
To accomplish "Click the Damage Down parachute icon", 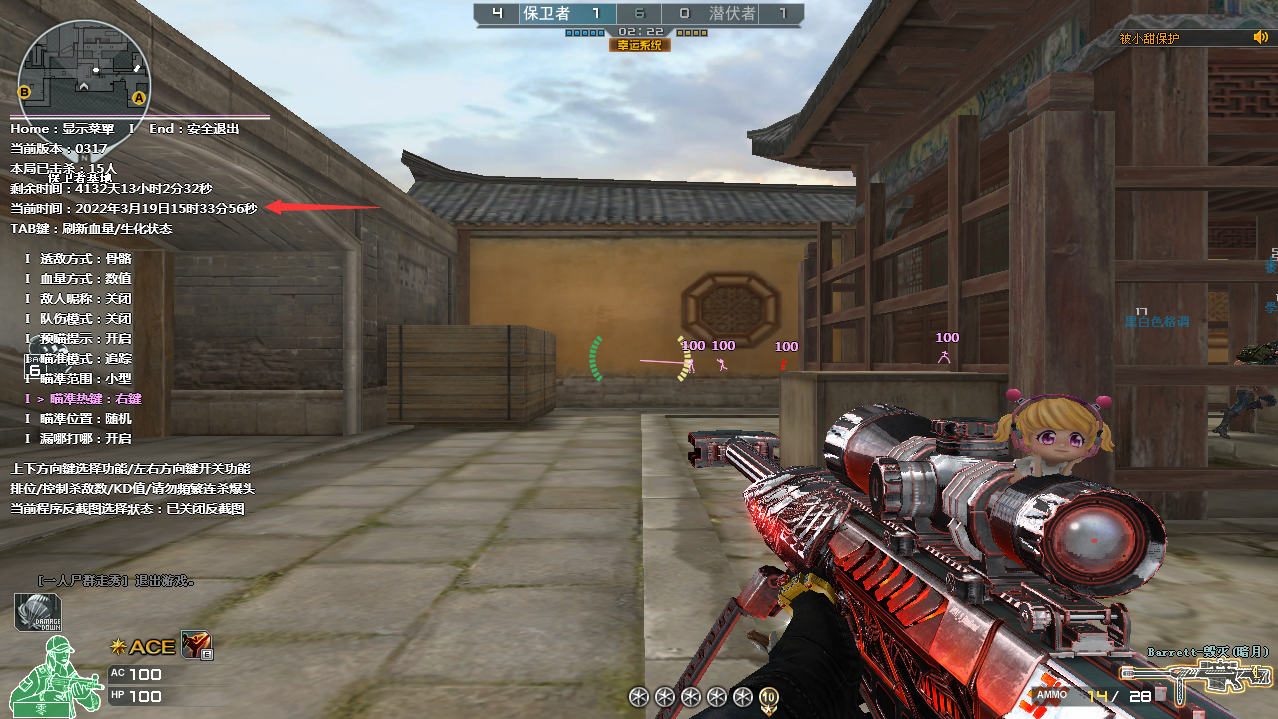I will [x=37, y=612].
